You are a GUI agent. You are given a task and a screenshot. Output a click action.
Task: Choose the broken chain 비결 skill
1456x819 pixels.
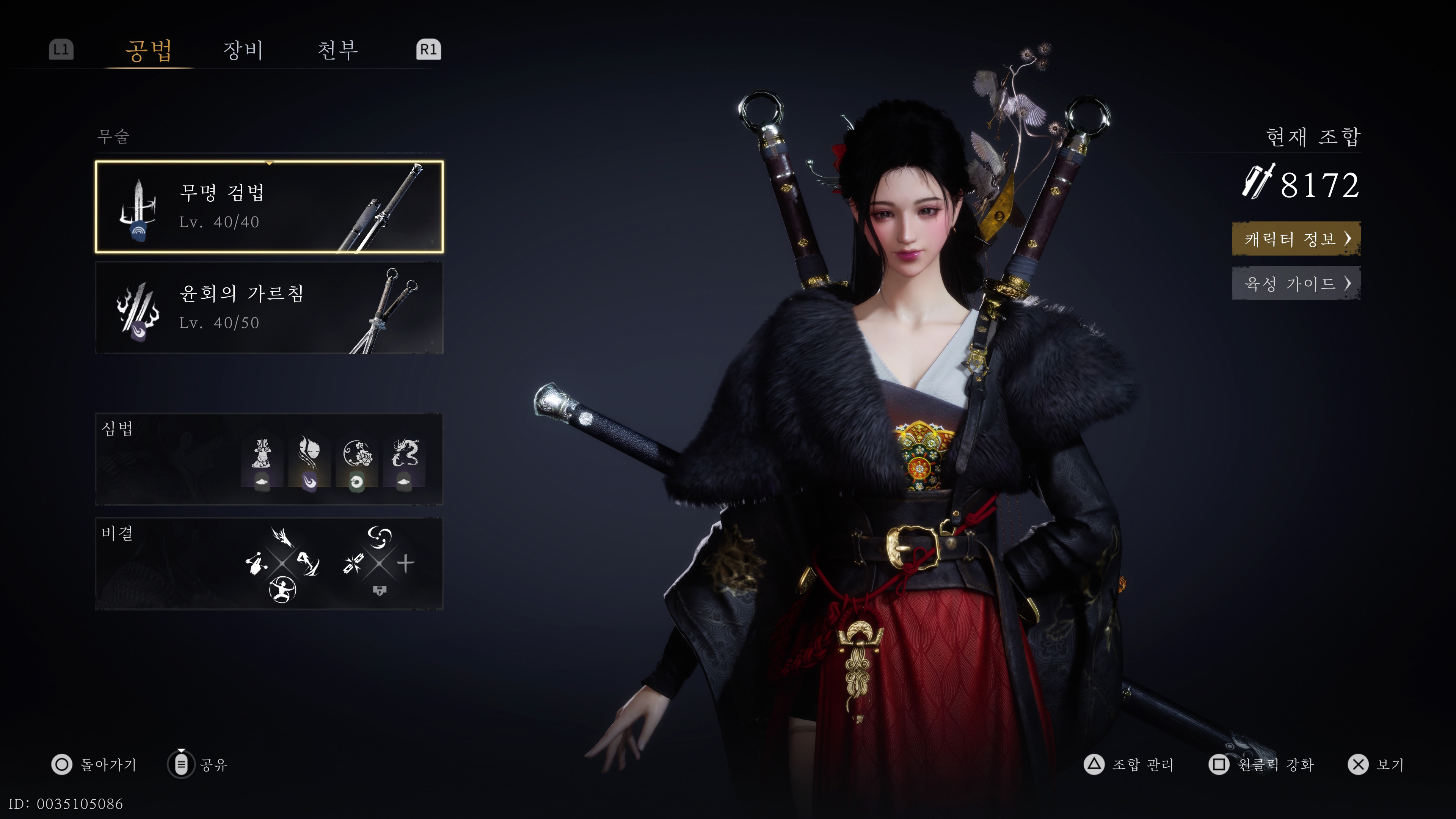tap(353, 563)
